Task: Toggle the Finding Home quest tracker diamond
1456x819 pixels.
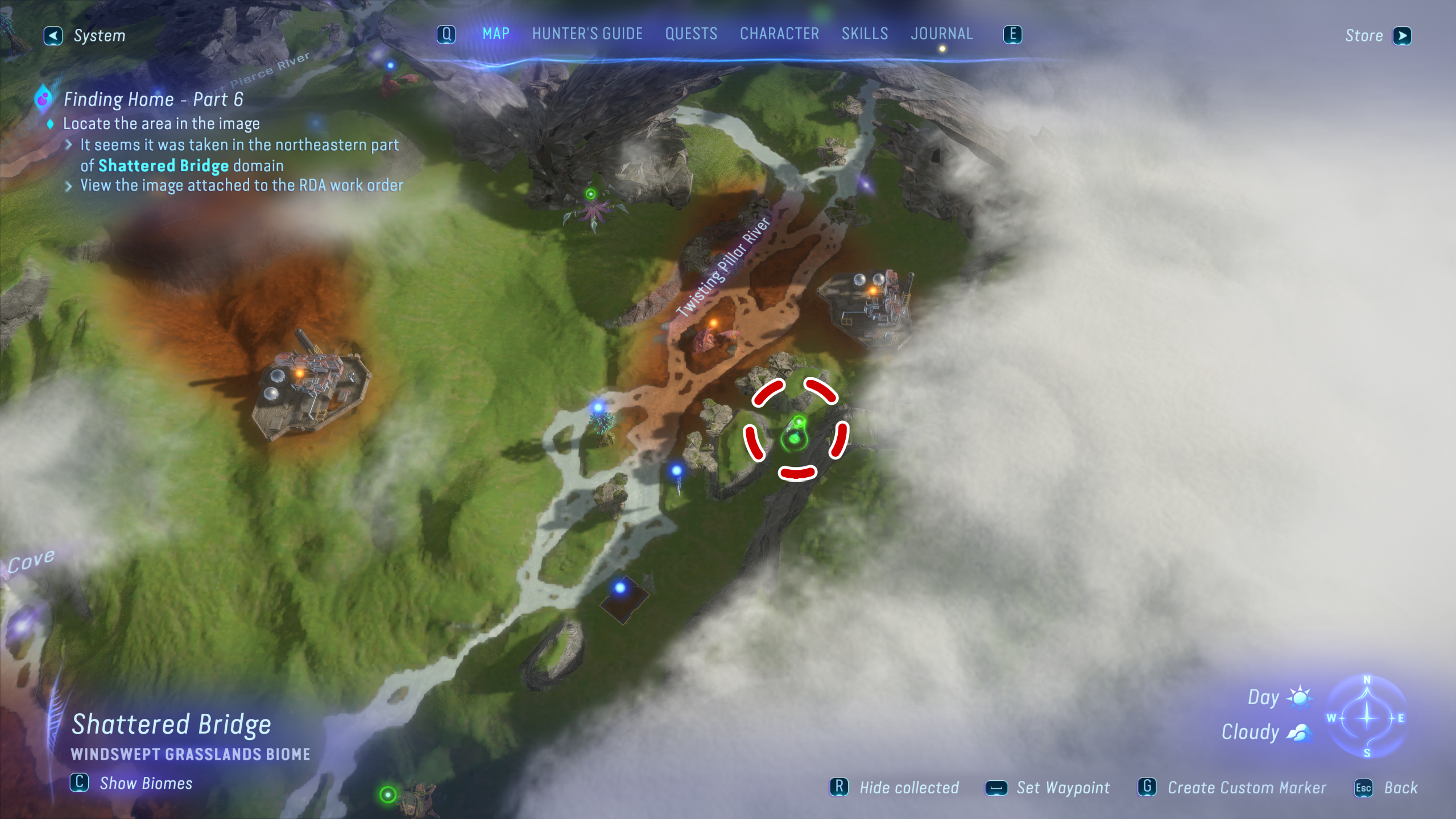Action: (x=49, y=124)
